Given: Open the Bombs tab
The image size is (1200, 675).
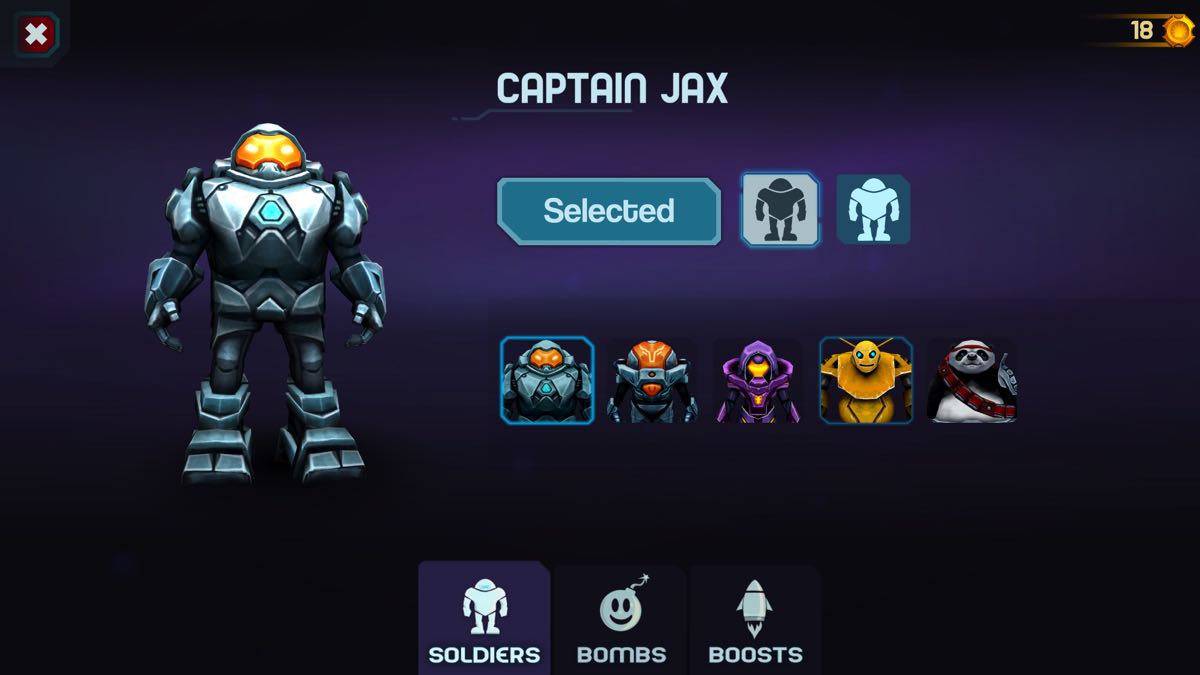Looking at the screenshot, I should pyautogui.click(x=621, y=620).
